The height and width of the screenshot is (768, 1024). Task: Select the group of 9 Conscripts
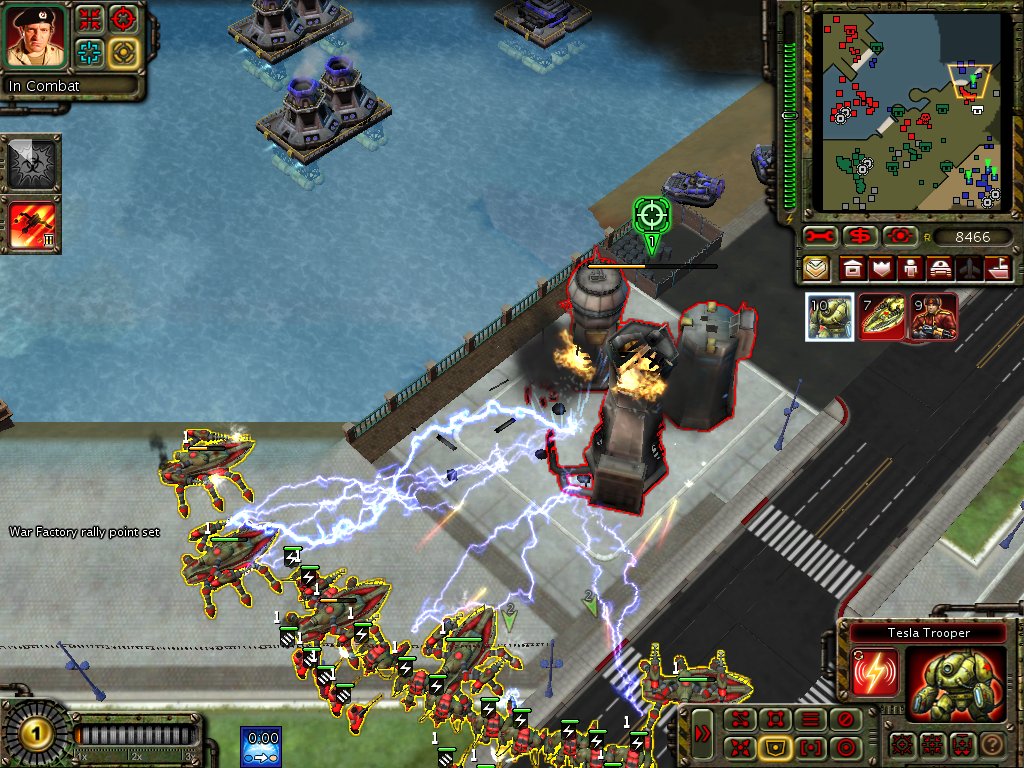pyautogui.click(x=933, y=317)
